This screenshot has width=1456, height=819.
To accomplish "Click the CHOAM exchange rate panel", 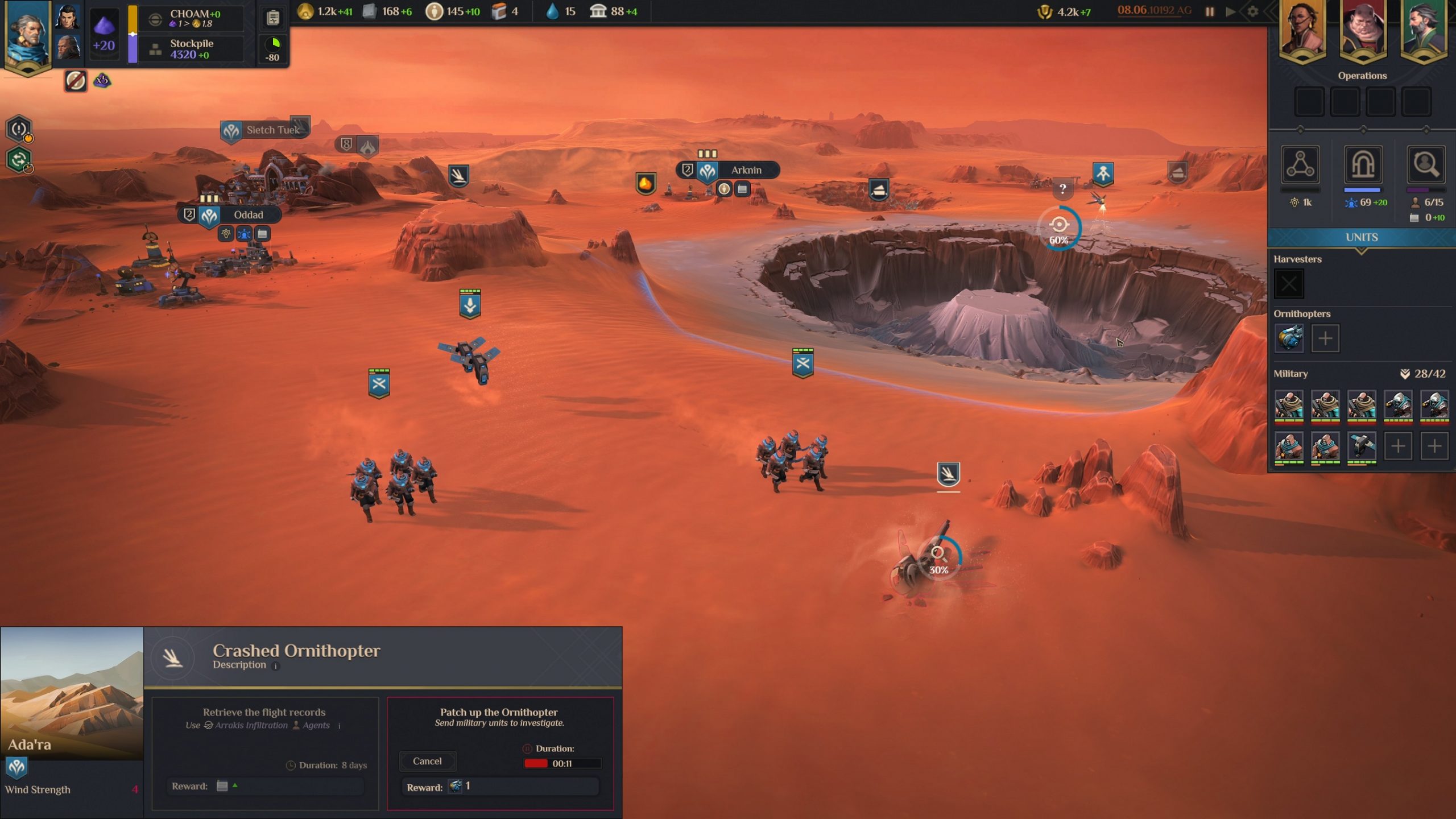I will [x=193, y=18].
